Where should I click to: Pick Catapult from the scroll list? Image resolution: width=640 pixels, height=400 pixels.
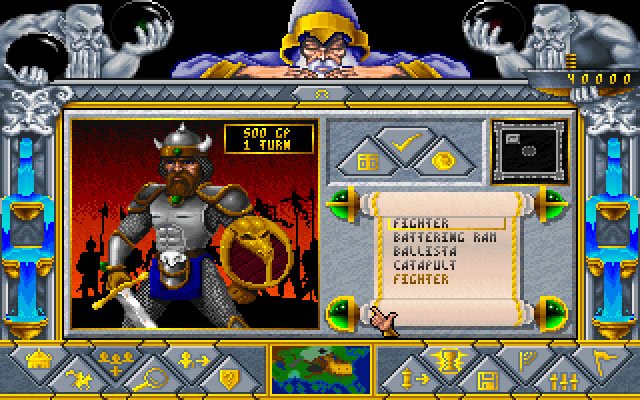click(x=420, y=265)
